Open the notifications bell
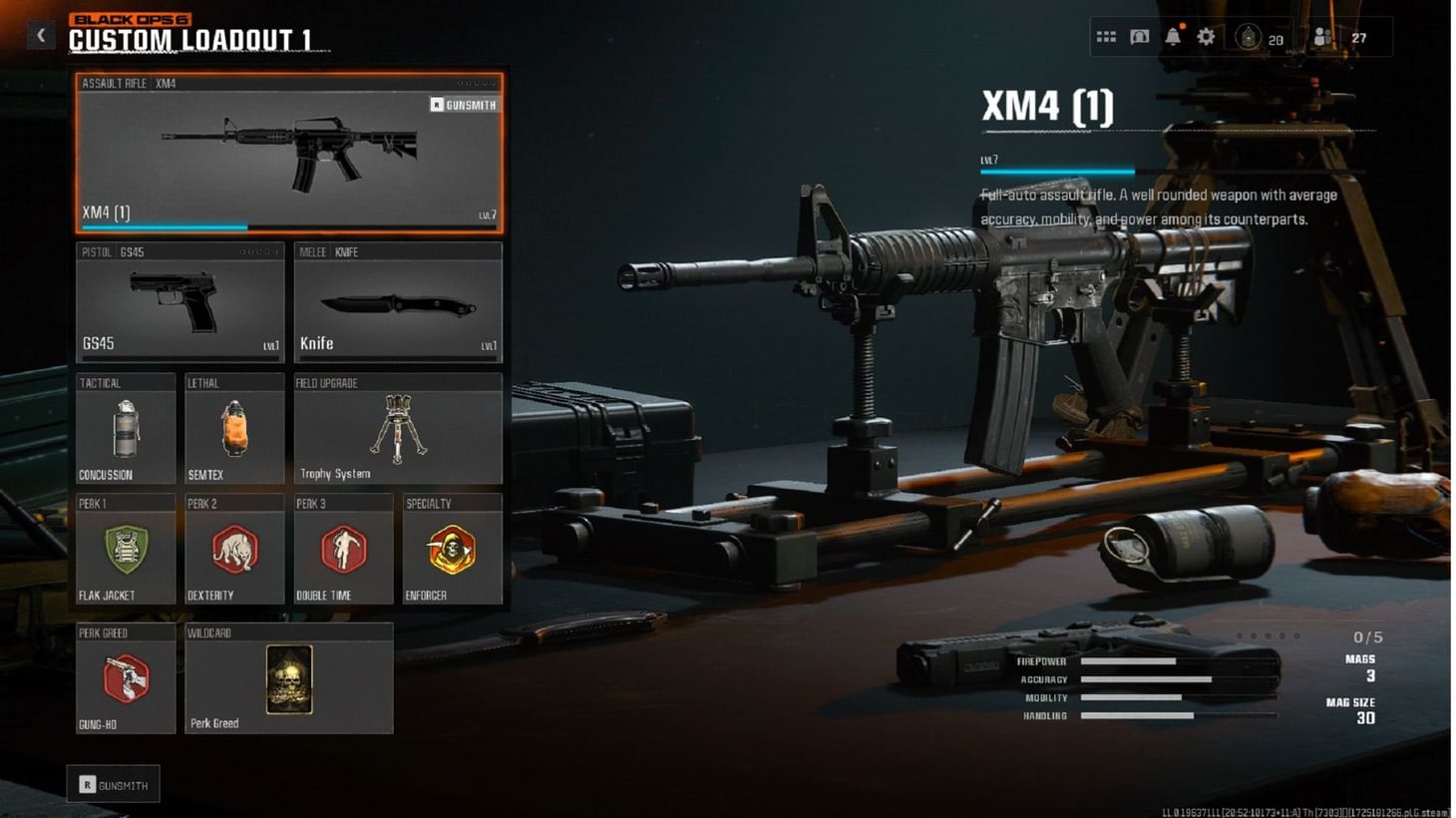The image size is (1456, 818). (x=1172, y=35)
